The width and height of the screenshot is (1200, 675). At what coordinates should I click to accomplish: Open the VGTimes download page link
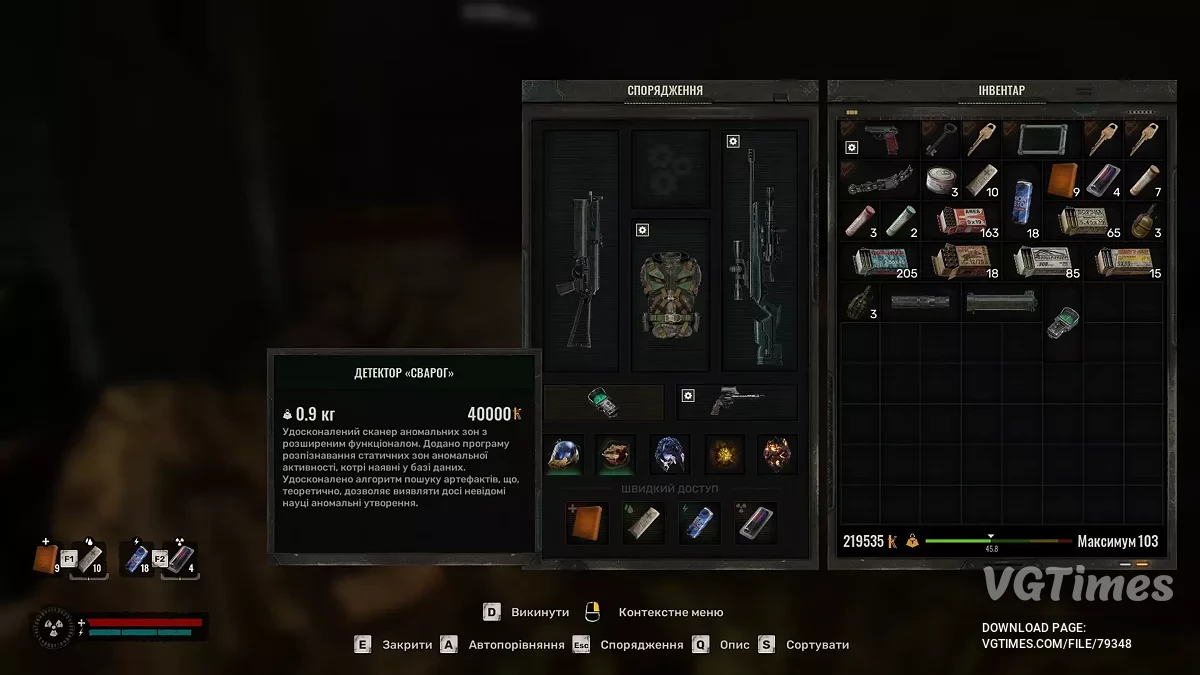pos(1057,645)
